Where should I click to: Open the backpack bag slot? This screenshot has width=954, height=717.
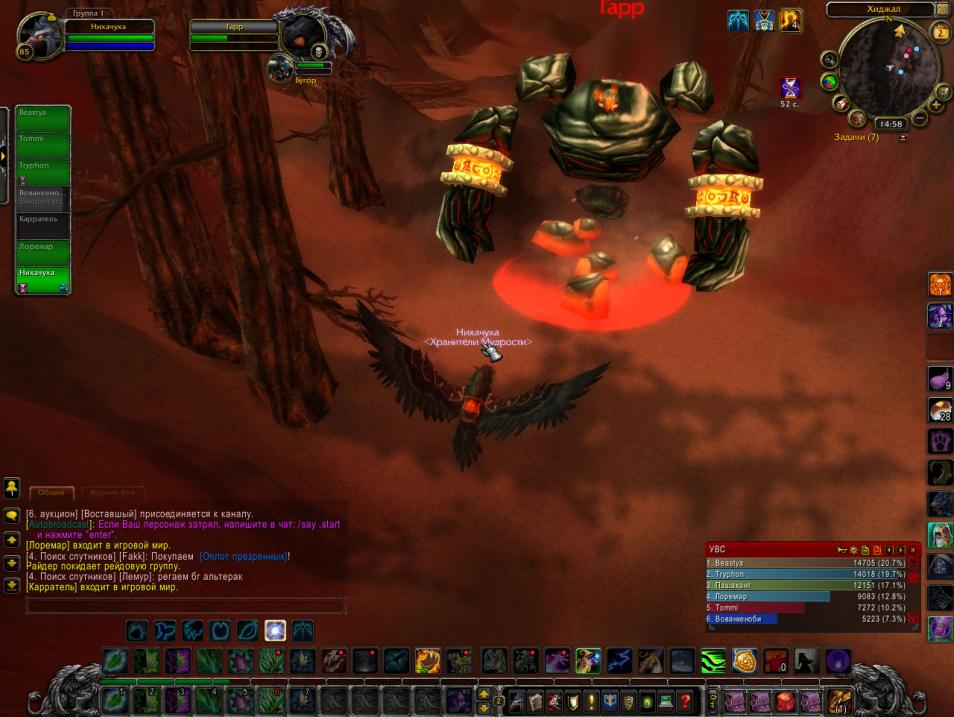837,700
